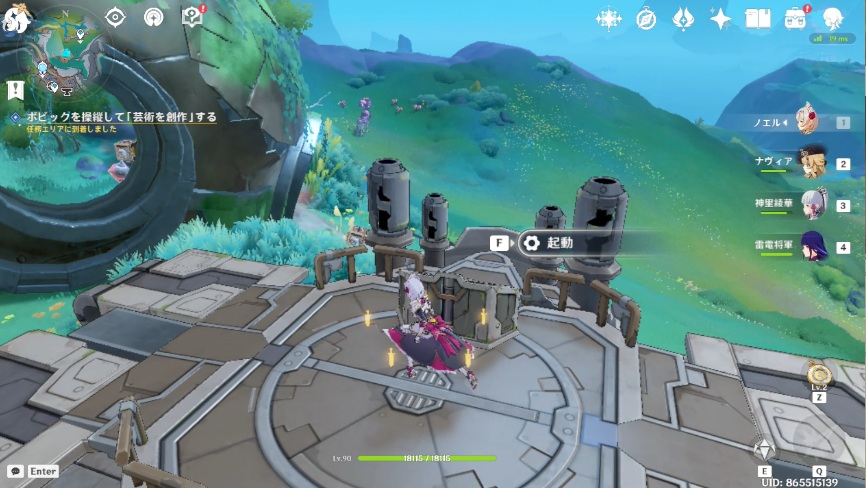Viewport: 866px width, 488px height.
Task: Open the Battle Pass wings icon
Action: pos(683,19)
